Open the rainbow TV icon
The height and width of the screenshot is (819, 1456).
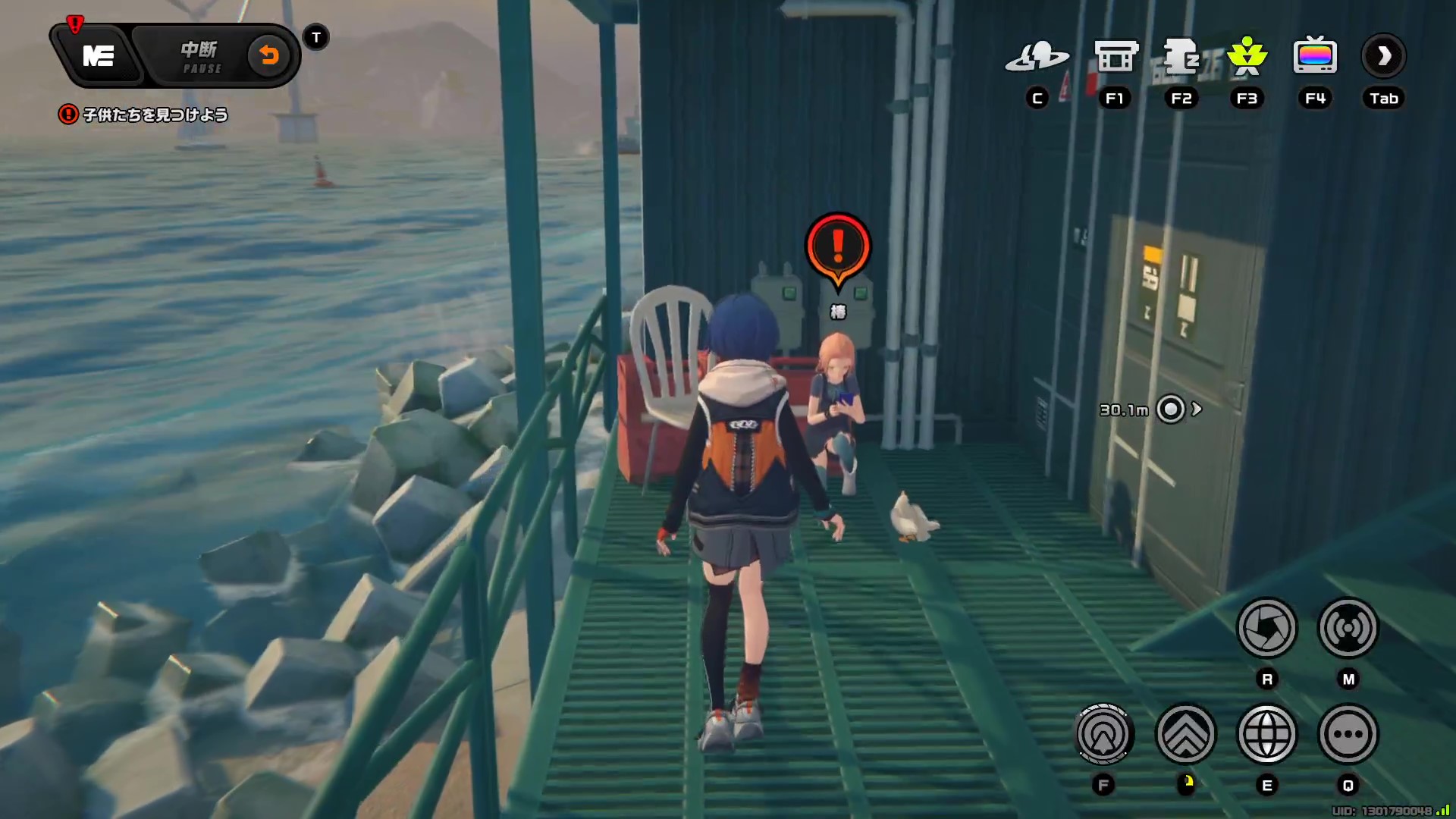pos(1315,56)
